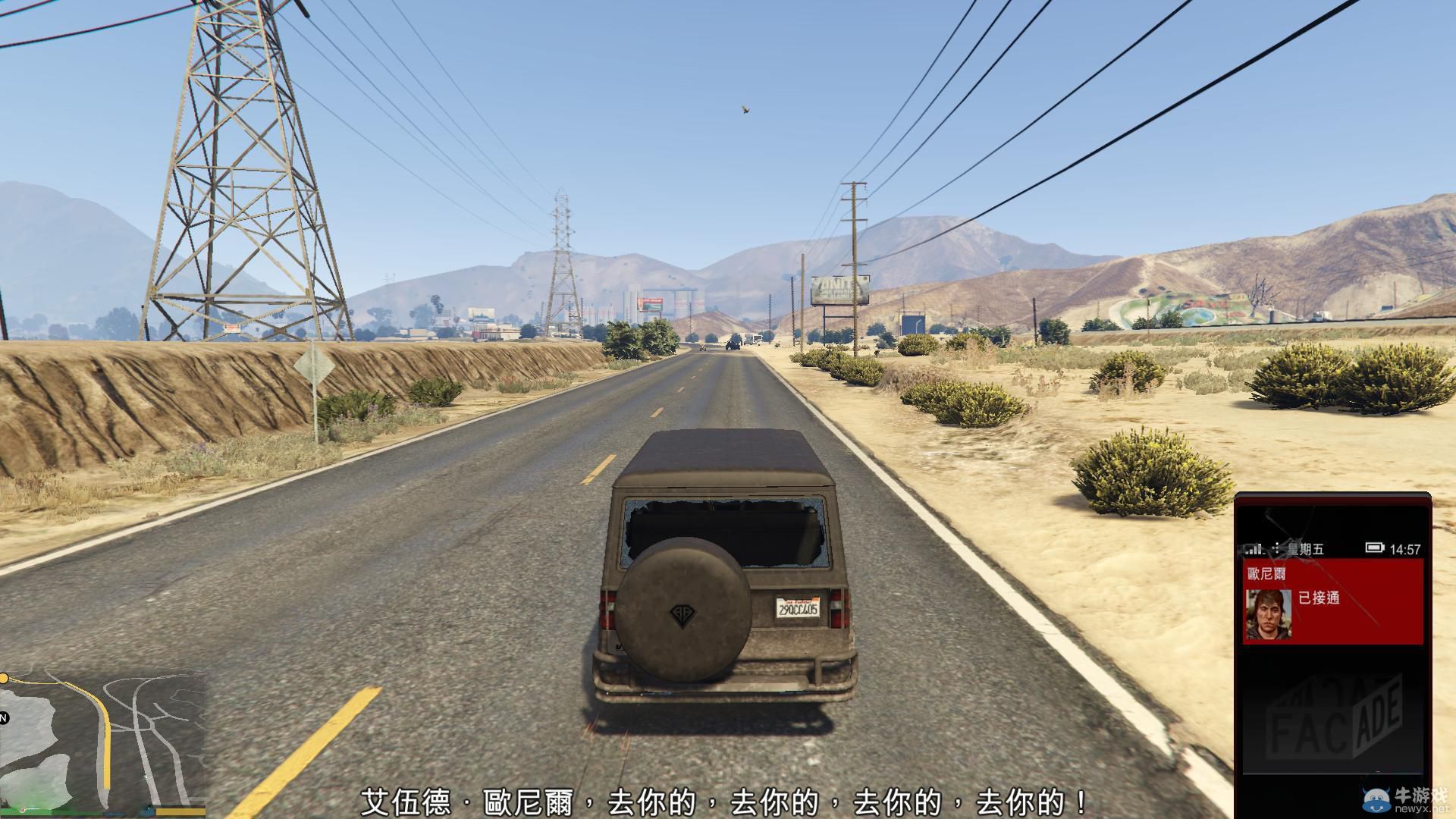Image resolution: width=1456 pixels, height=819 pixels.
Task: Click the battery indicator on the phone
Action: pos(1376,548)
